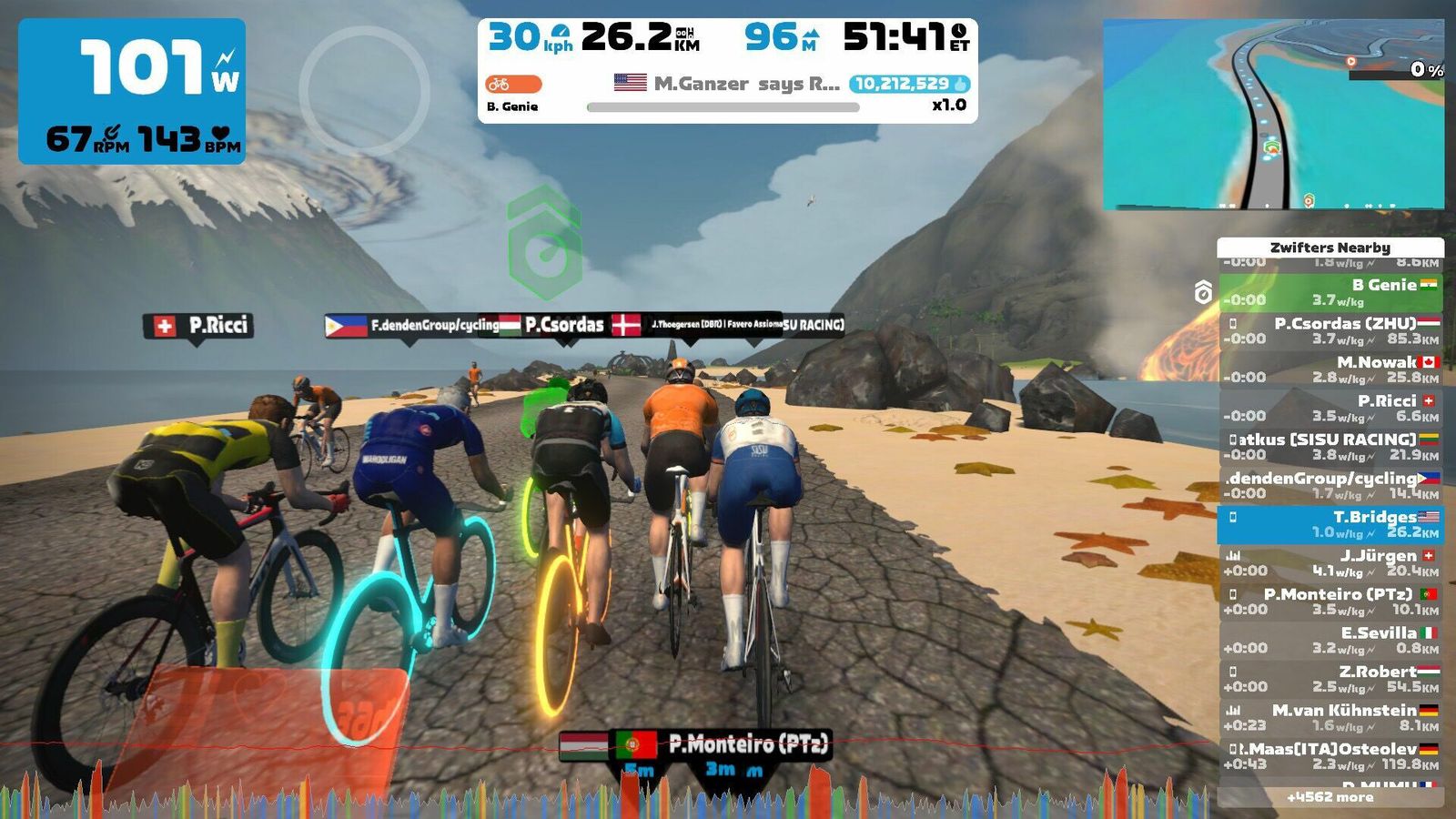This screenshot has width=1456, height=819.
Task: Pick the dendenGroup/cycling rider row in list
Action: point(1330,486)
